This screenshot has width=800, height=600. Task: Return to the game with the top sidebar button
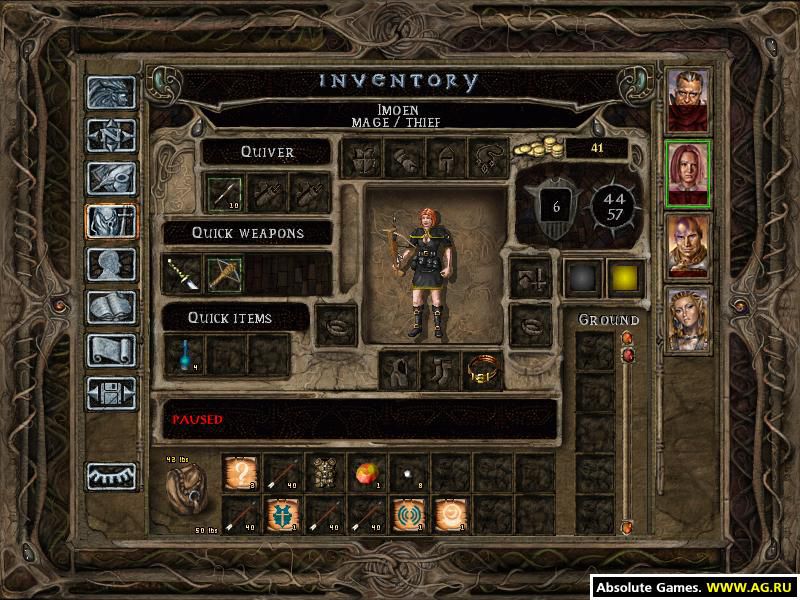110,92
